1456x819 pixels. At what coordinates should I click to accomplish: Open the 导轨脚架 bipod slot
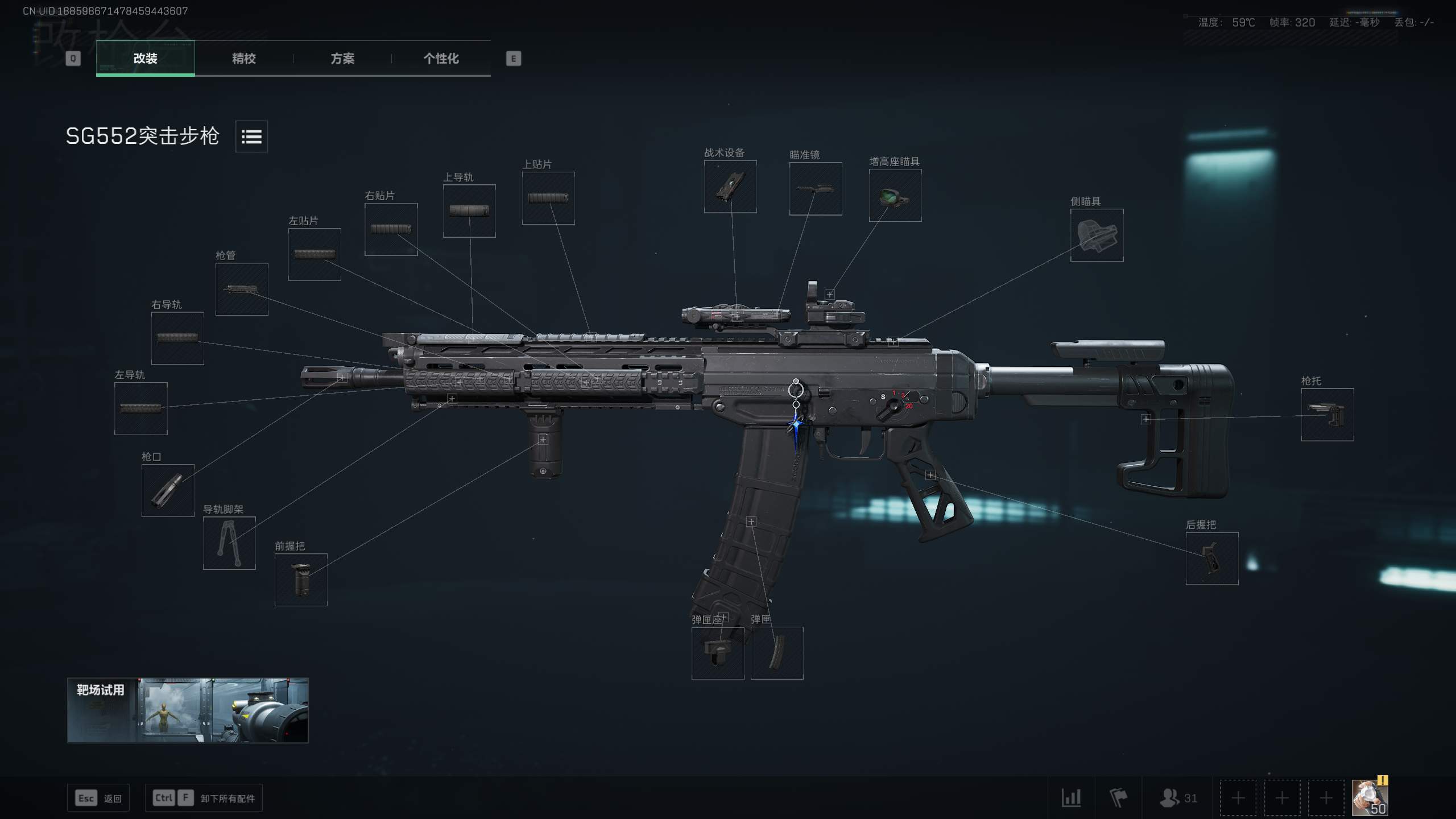229,543
